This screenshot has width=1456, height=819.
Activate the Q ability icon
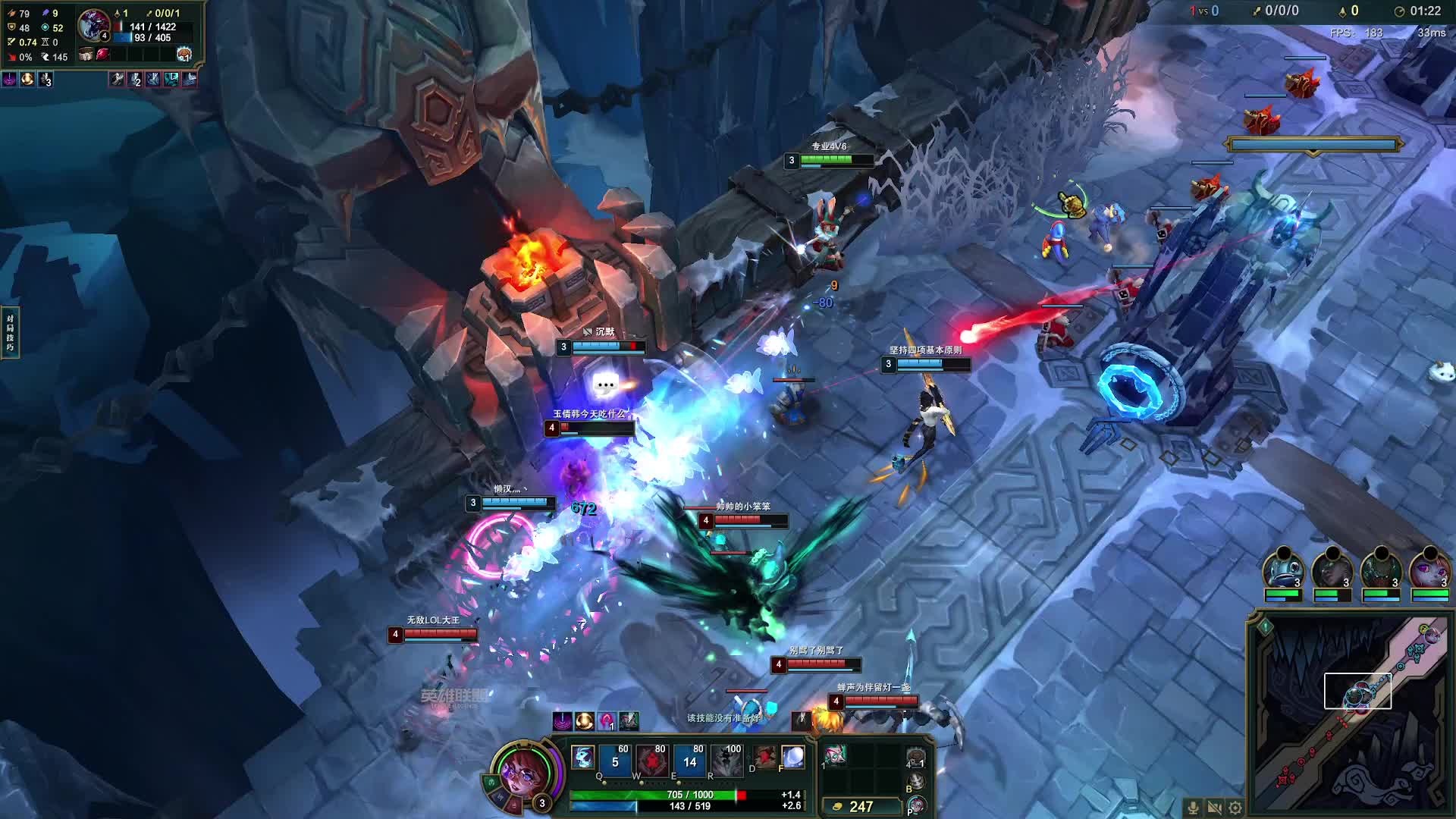coord(614,761)
